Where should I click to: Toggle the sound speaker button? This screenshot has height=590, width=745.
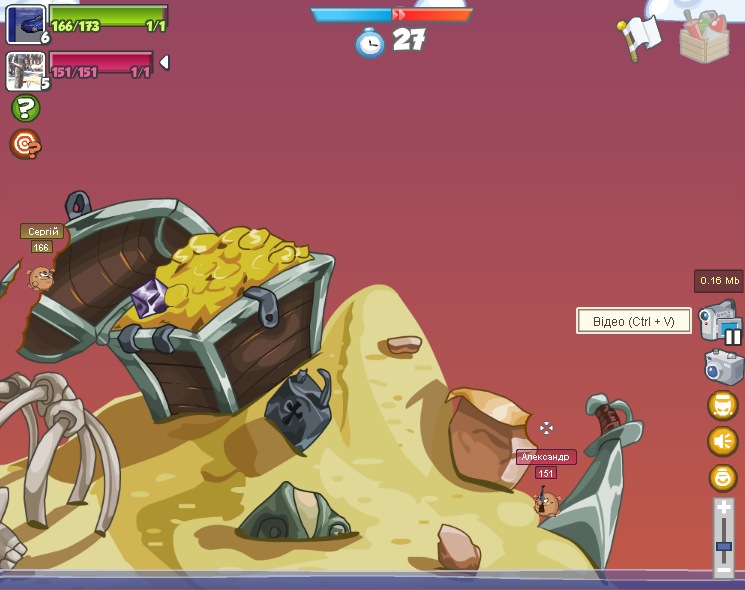[722, 441]
